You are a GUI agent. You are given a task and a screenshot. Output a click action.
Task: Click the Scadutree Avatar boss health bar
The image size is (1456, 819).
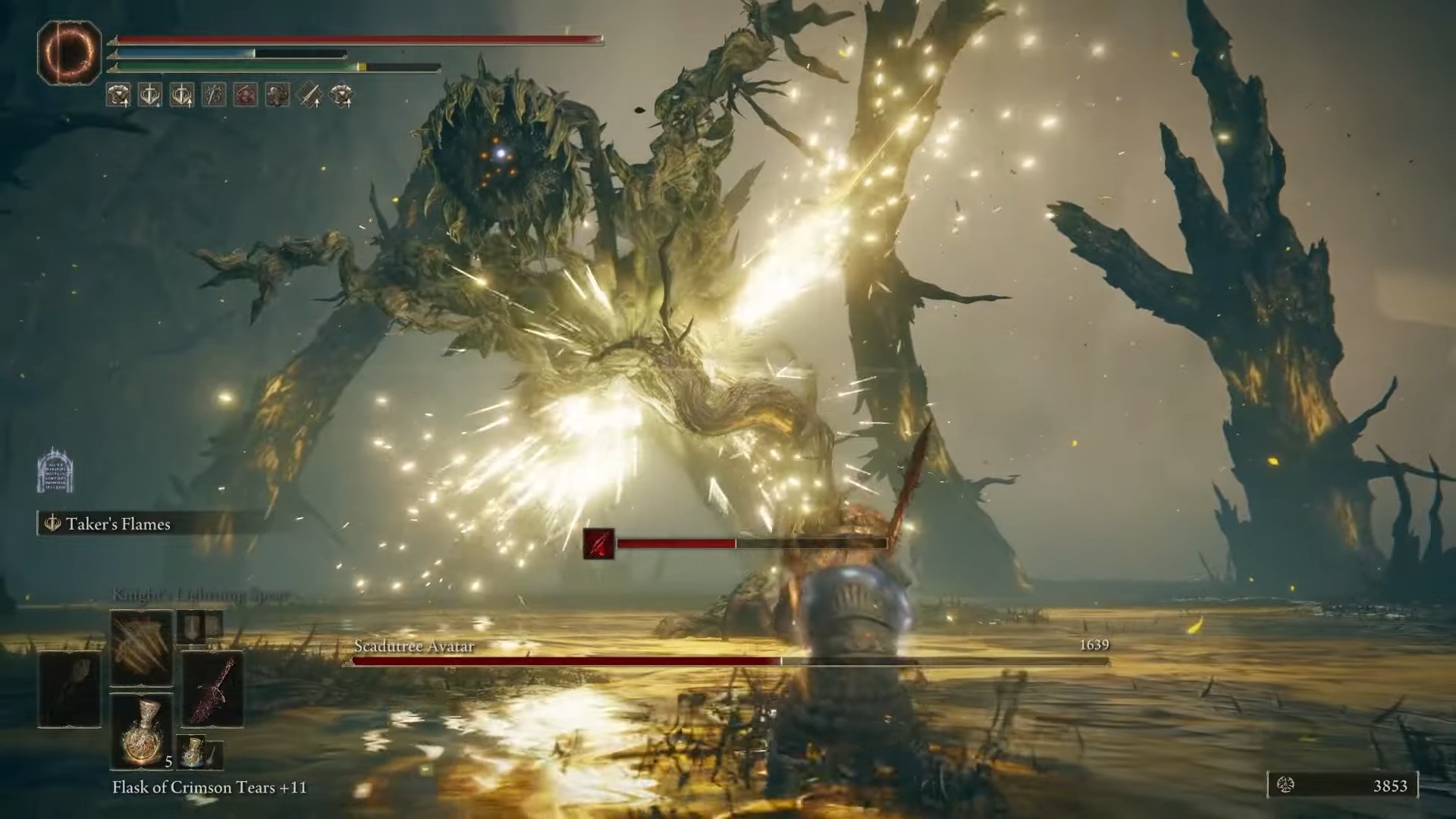point(728,661)
